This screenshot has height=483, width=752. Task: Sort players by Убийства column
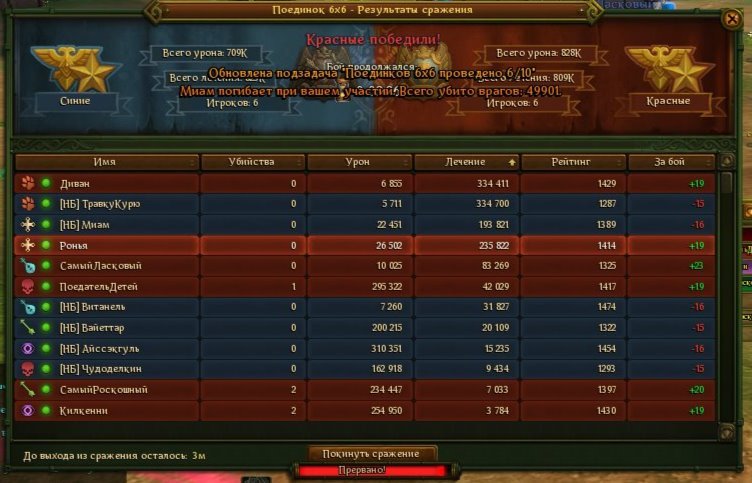(x=251, y=162)
